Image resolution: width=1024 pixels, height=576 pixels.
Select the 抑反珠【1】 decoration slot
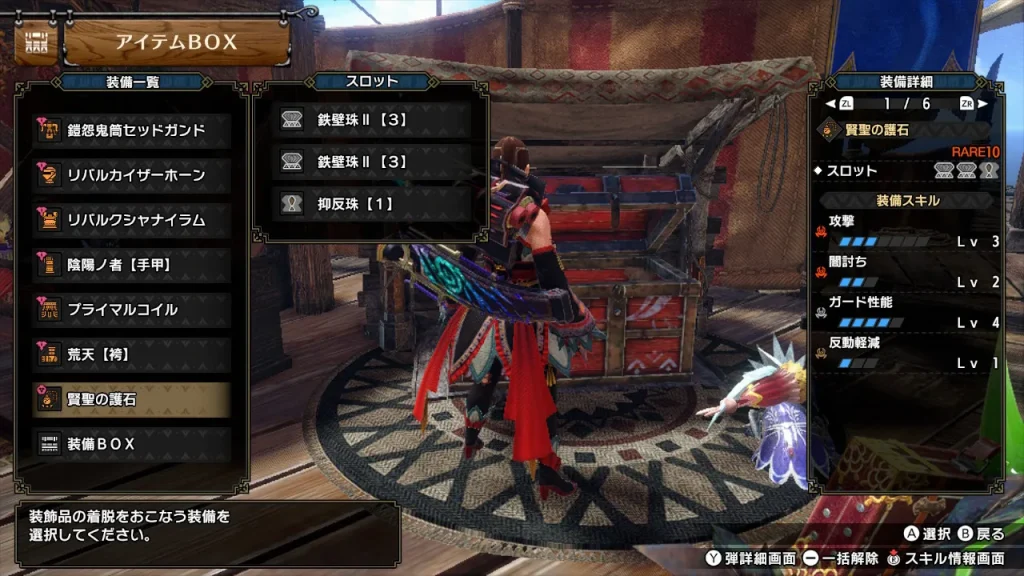(x=372, y=204)
